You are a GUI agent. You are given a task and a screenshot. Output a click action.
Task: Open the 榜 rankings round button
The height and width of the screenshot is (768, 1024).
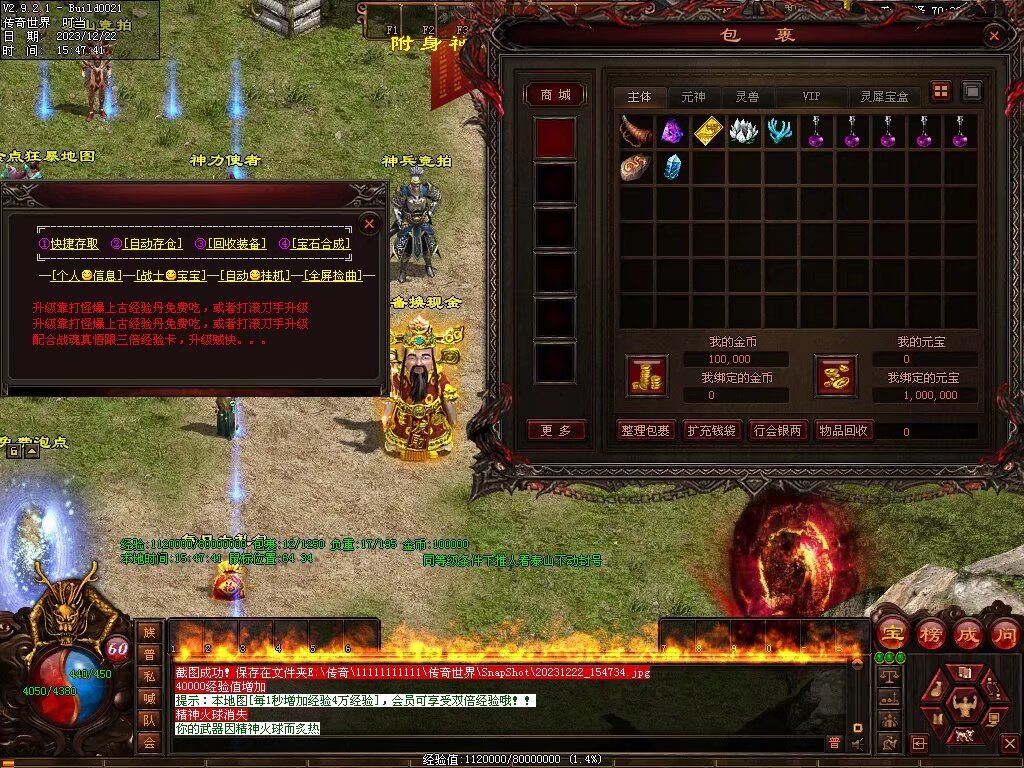click(x=931, y=634)
